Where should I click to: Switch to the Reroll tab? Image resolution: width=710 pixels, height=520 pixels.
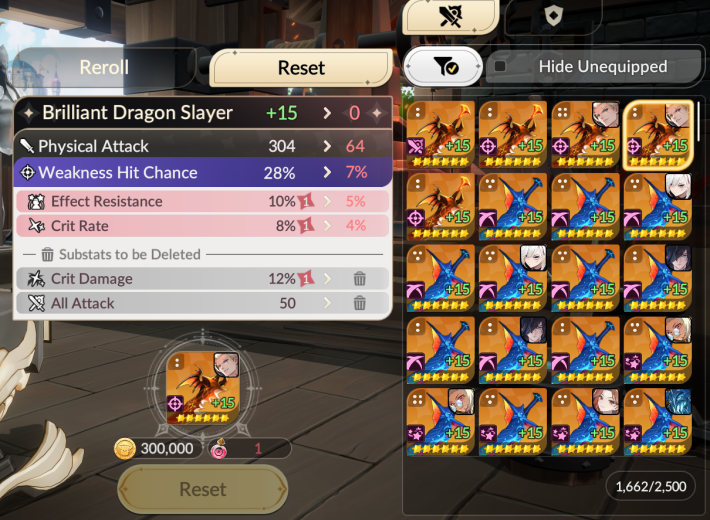[105, 68]
